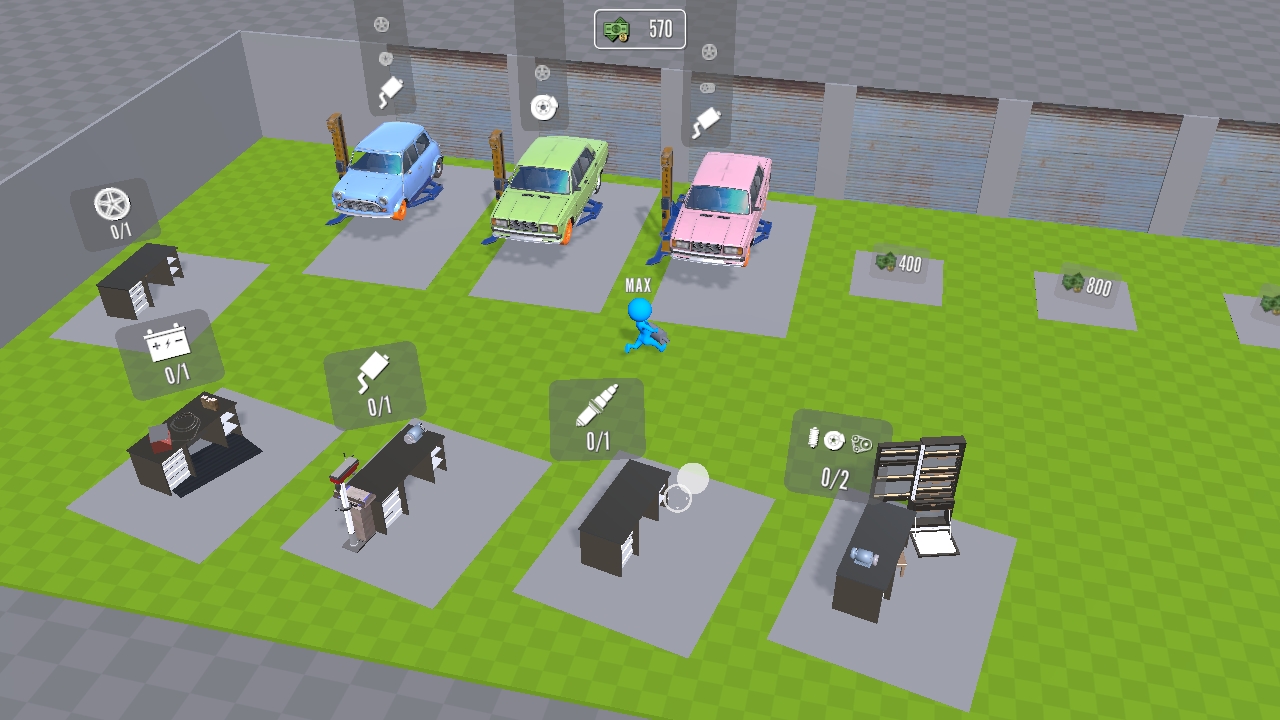Click the money bill icon in the cash counter
This screenshot has width=1280, height=720.
[618, 30]
